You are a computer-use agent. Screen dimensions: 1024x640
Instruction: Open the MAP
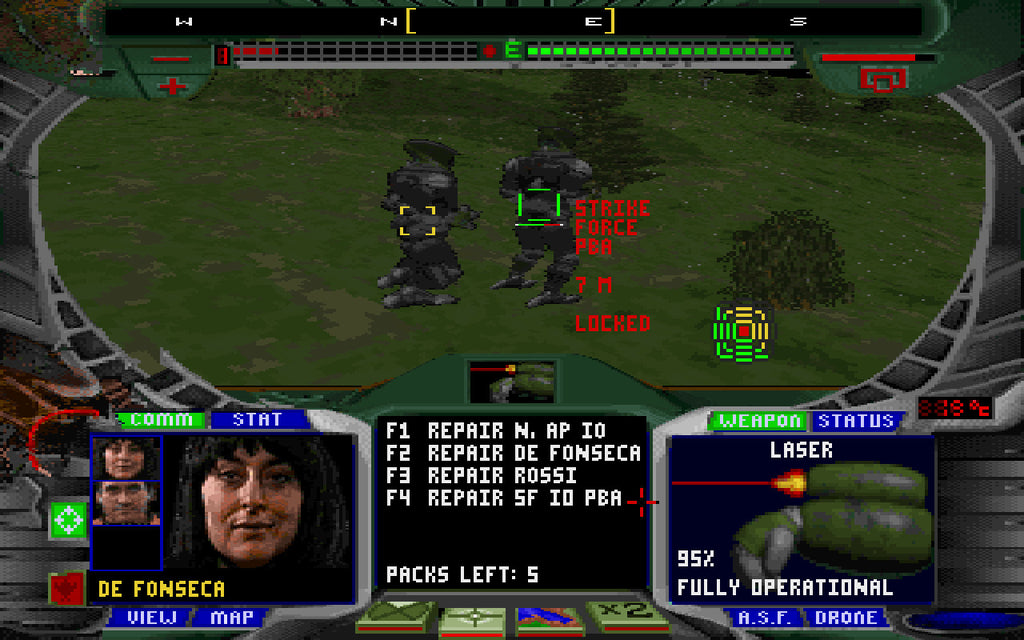click(x=232, y=617)
